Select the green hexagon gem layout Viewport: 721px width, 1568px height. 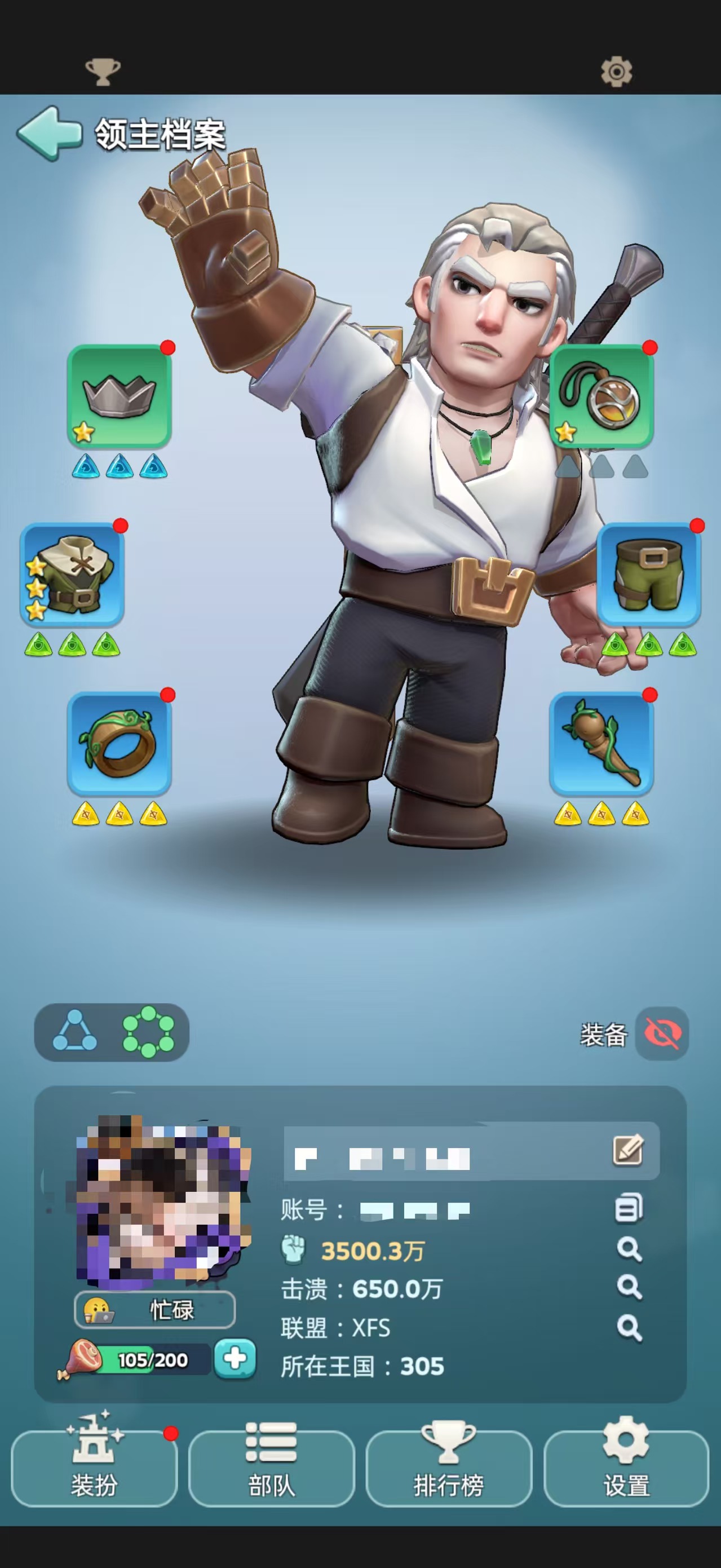[148, 1032]
